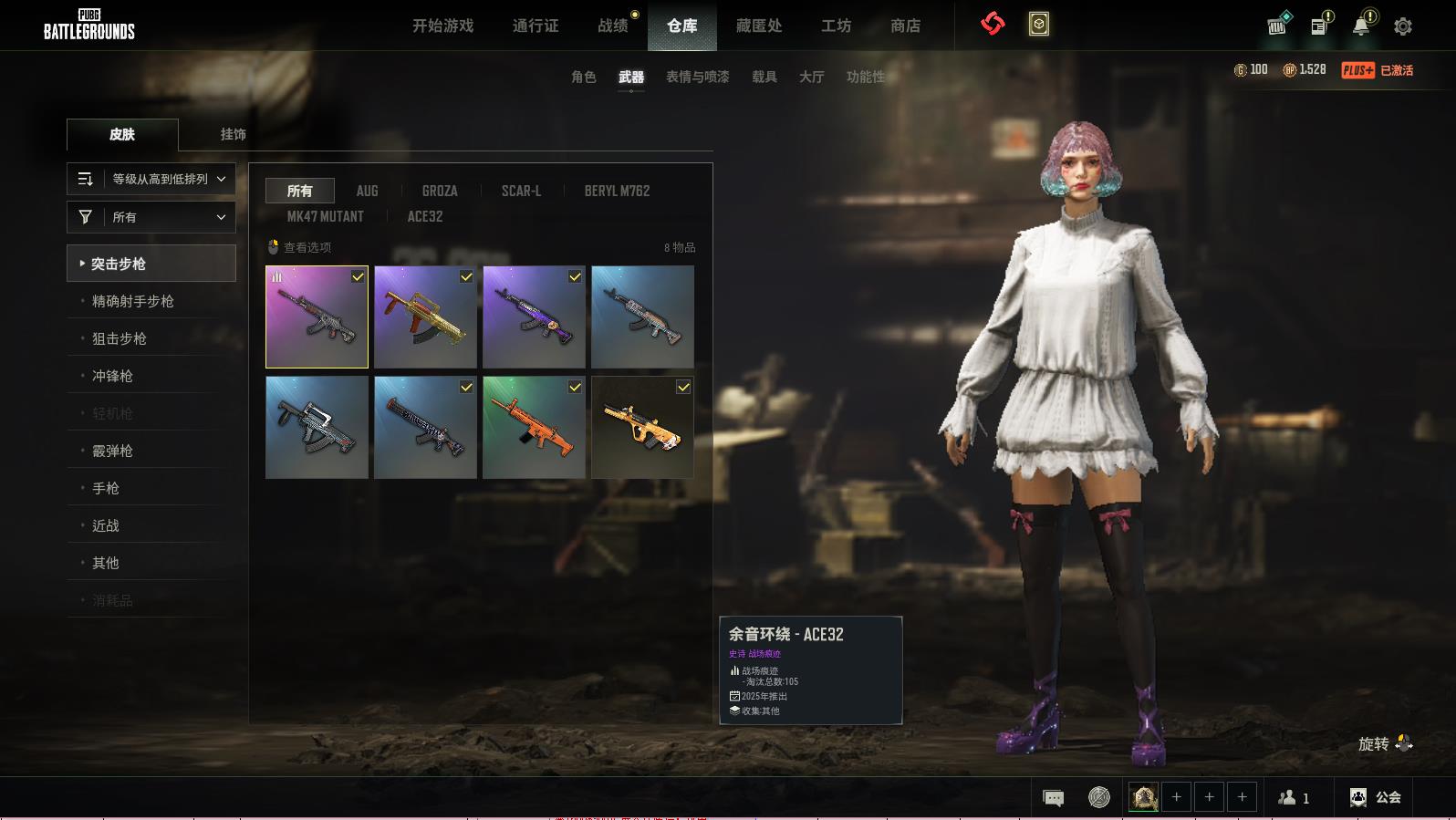Choose the orange-white AUG skin thumbnail
The width and height of the screenshot is (1456, 820).
click(x=642, y=427)
